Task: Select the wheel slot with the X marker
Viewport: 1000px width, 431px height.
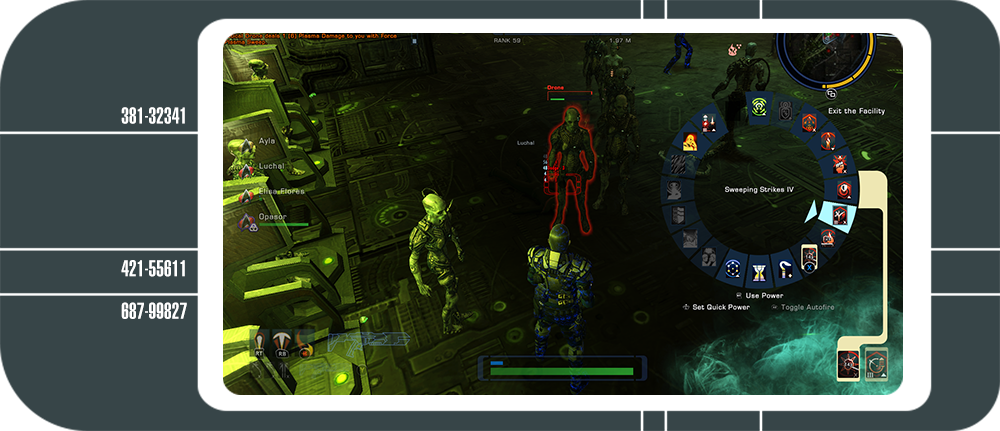Action: click(808, 260)
